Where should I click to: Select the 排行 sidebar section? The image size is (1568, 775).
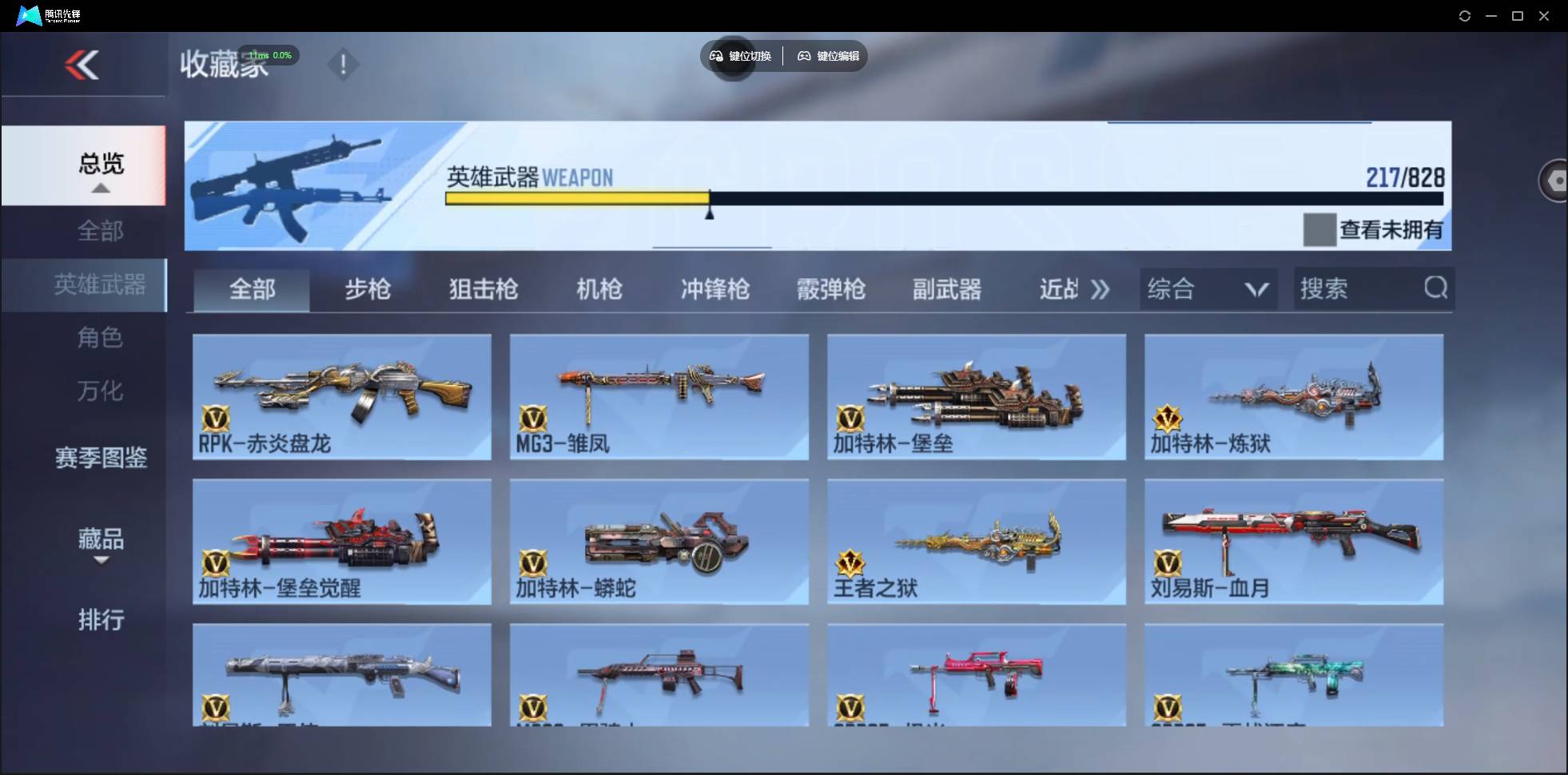(101, 620)
